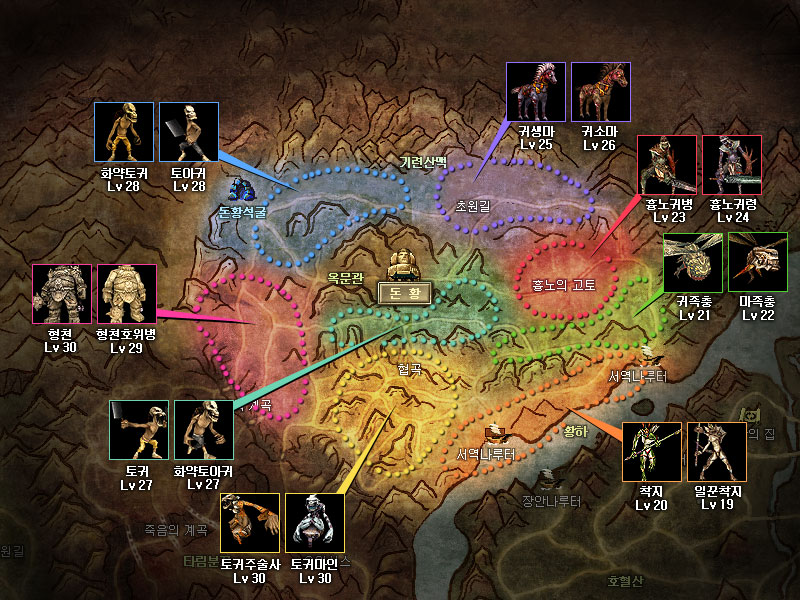The image size is (800, 600).
Task: Choose the 착지 Lv 20 monster portrait
Action: pos(652,452)
